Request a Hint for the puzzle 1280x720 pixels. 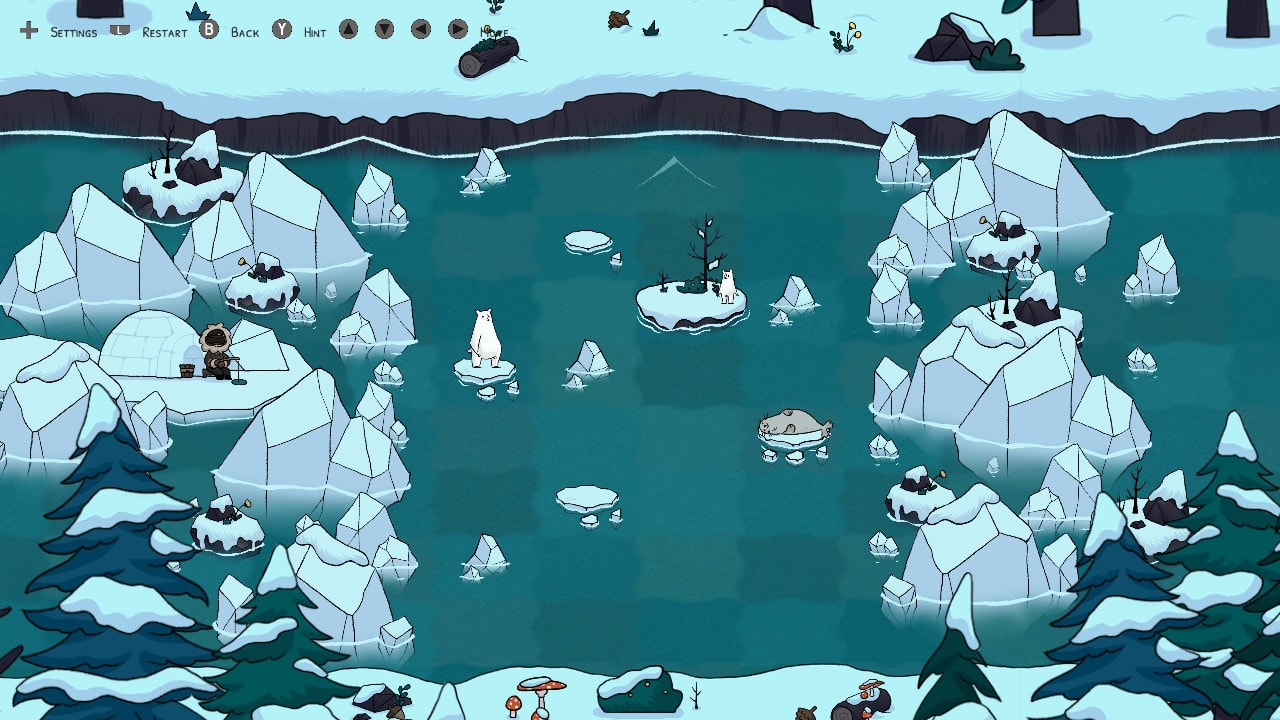tap(313, 33)
